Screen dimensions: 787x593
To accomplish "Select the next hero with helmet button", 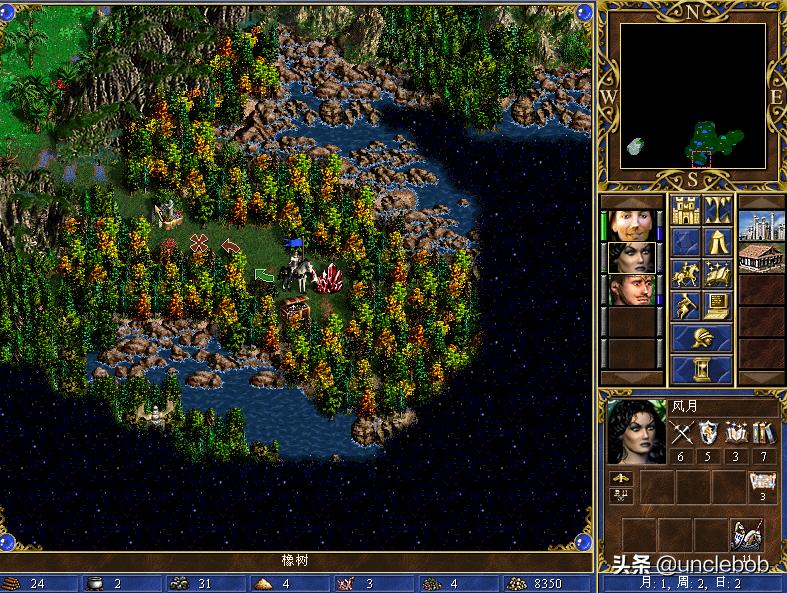I will [x=701, y=338].
